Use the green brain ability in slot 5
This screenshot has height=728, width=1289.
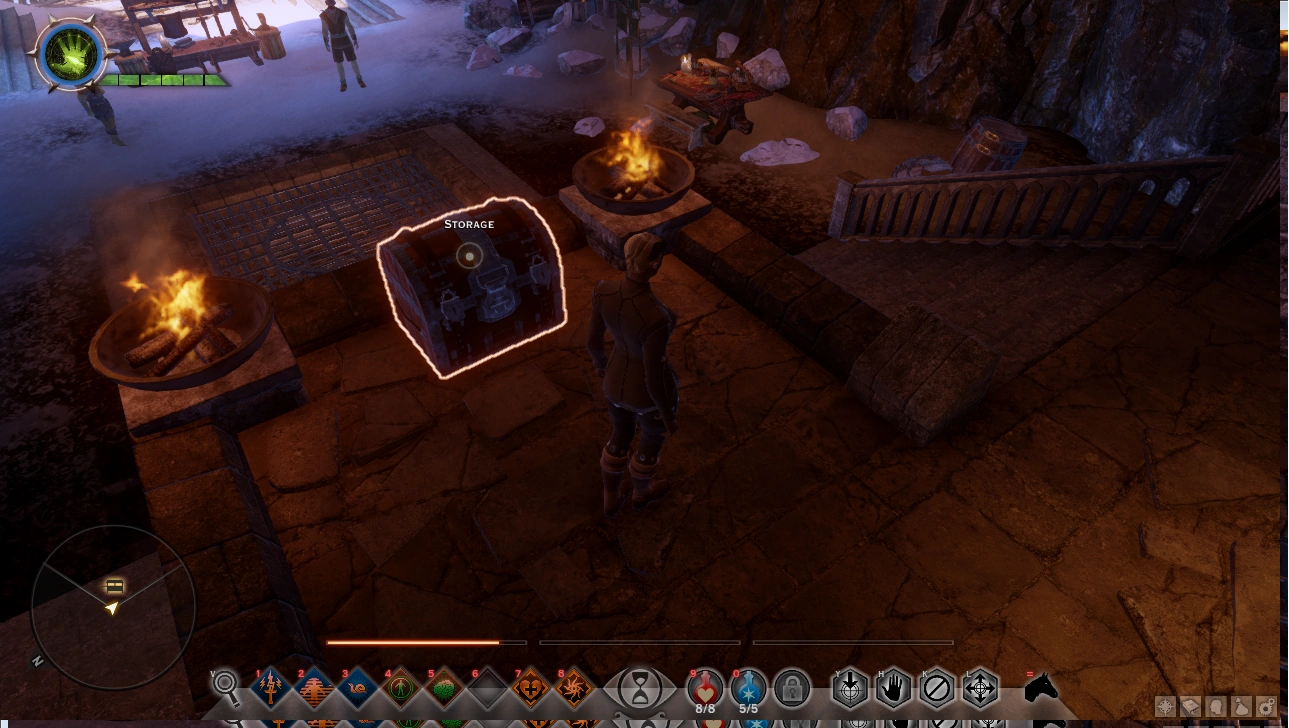click(x=444, y=688)
